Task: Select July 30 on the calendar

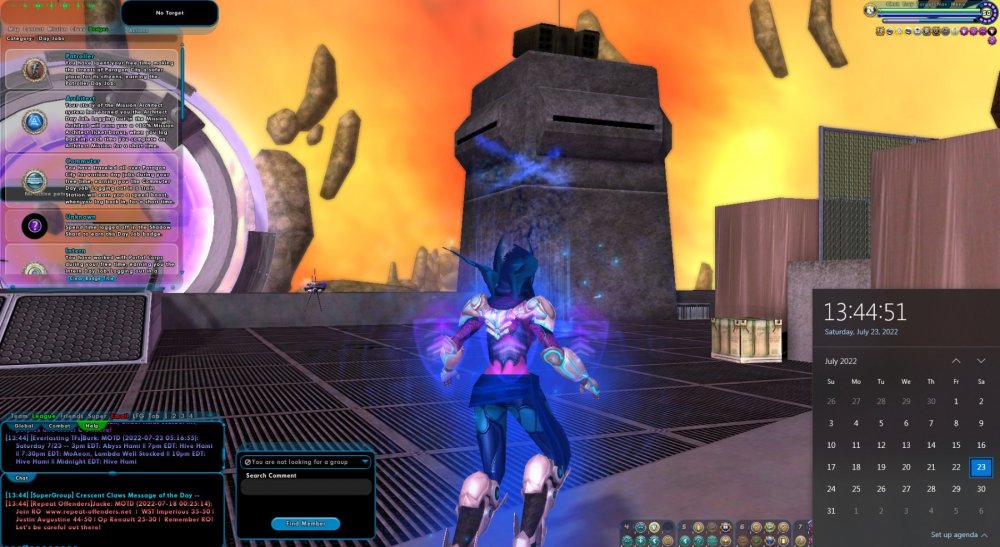Action: click(x=981, y=489)
